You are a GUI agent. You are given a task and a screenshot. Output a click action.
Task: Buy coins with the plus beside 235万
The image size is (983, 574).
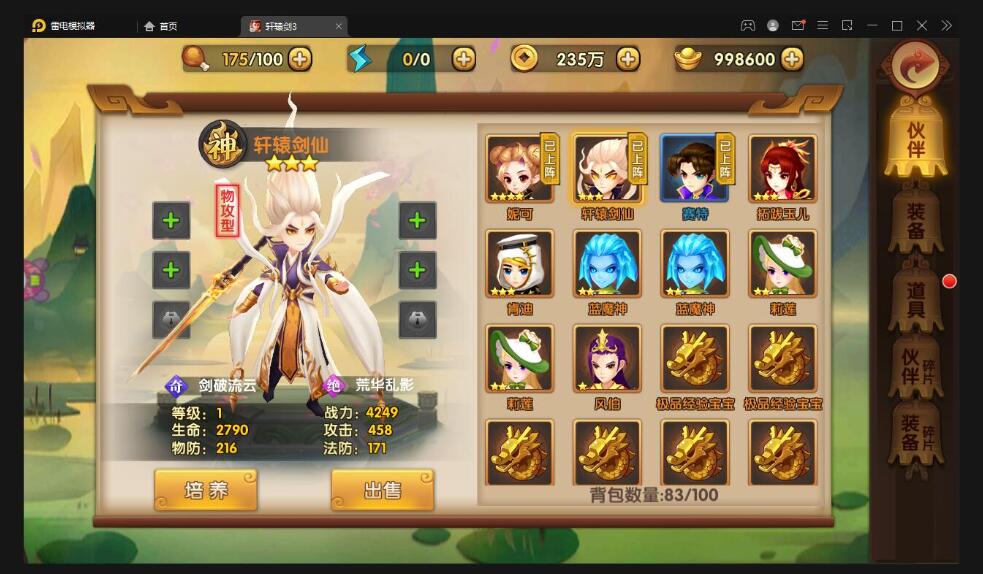pos(628,59)
